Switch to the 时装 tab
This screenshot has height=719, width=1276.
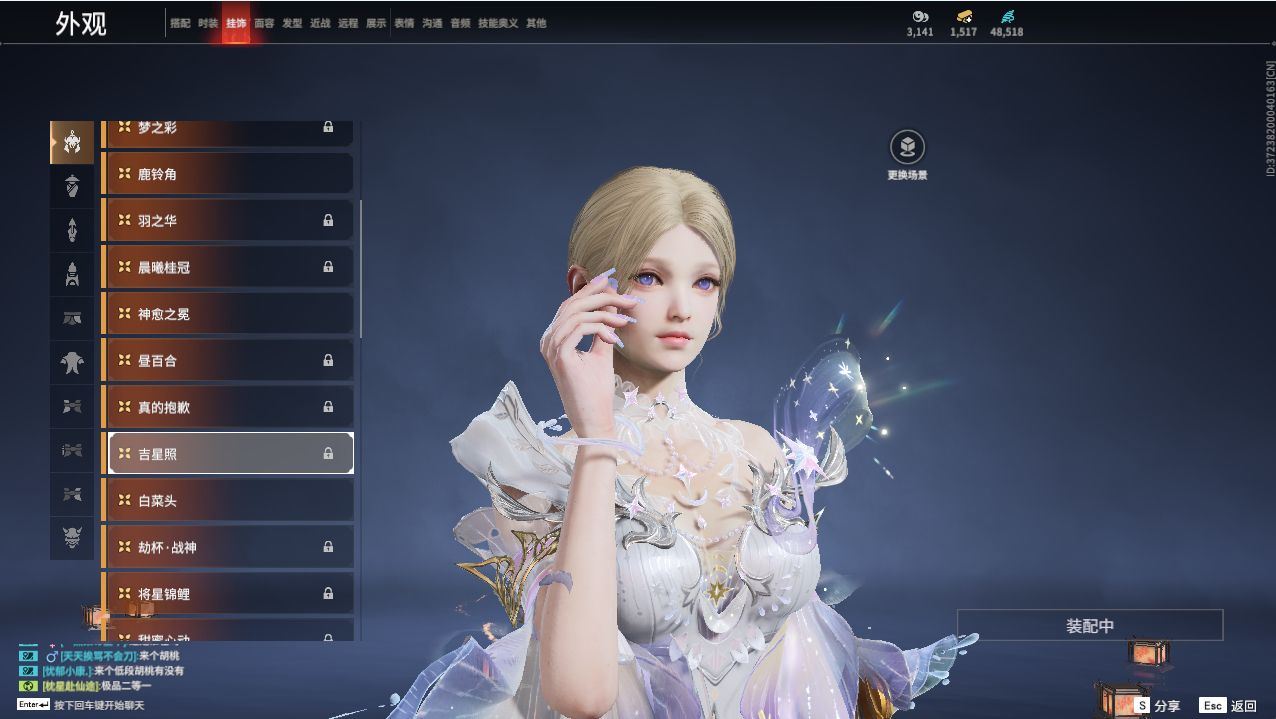point(208,23)
